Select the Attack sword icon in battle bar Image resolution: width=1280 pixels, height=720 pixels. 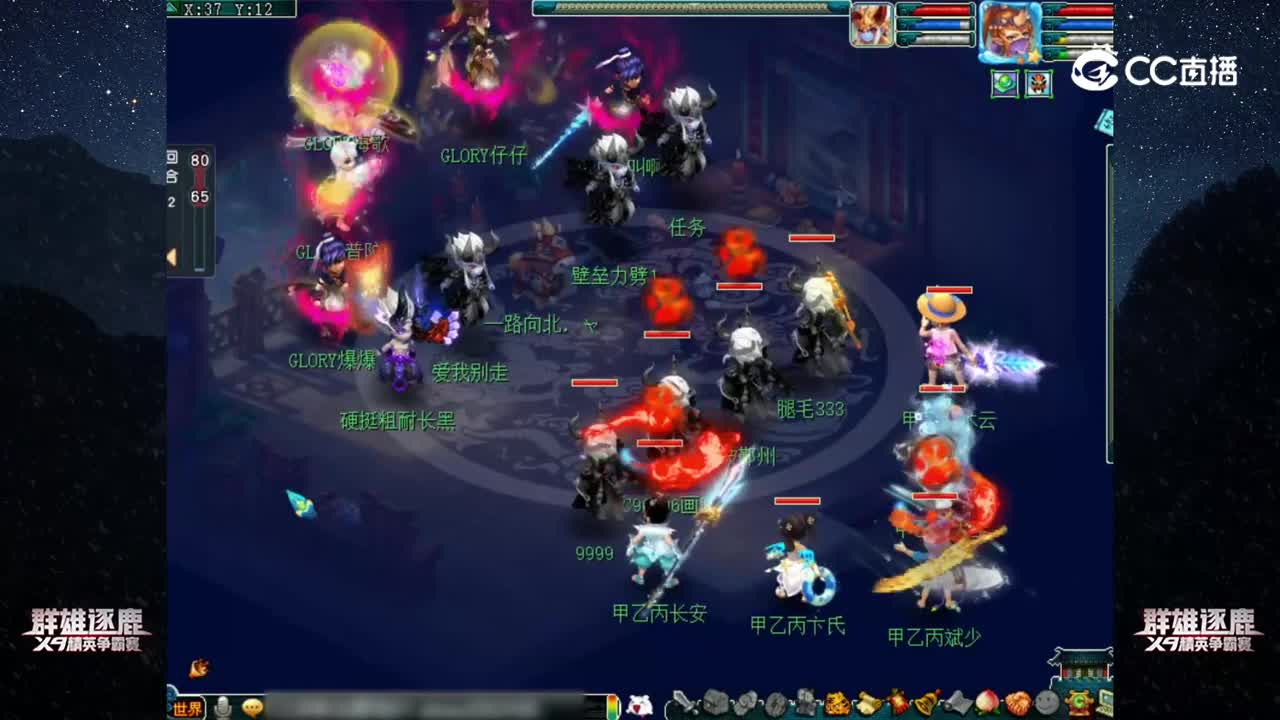click(x=684, y=705)
